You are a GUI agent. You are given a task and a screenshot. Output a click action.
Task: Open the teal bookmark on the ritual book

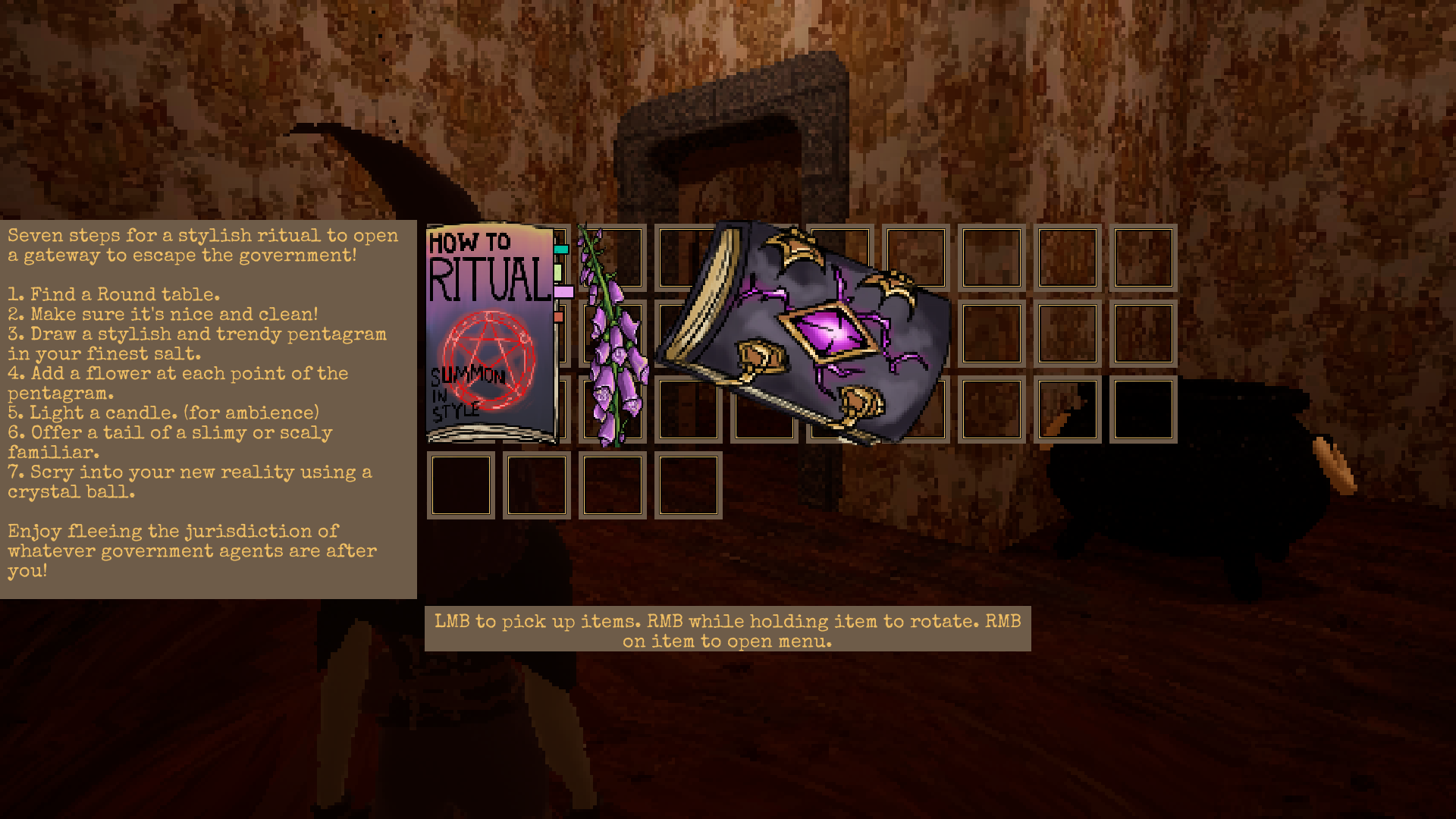(x=561, y=249)
